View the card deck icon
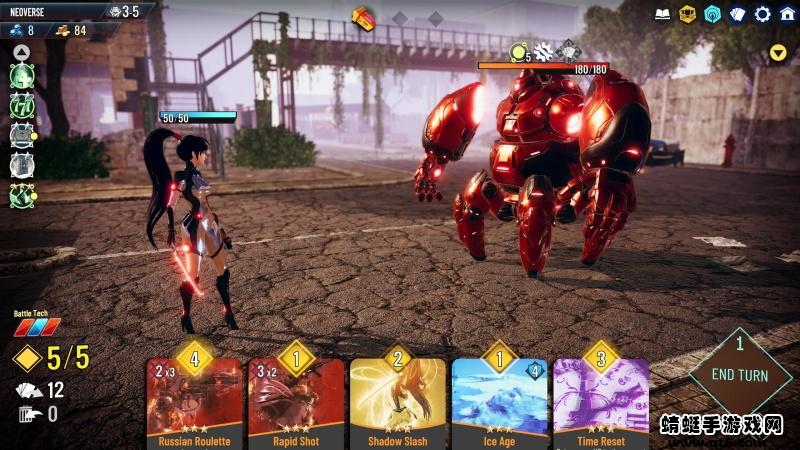The image size is (800, 450). (x=737, y=14)
